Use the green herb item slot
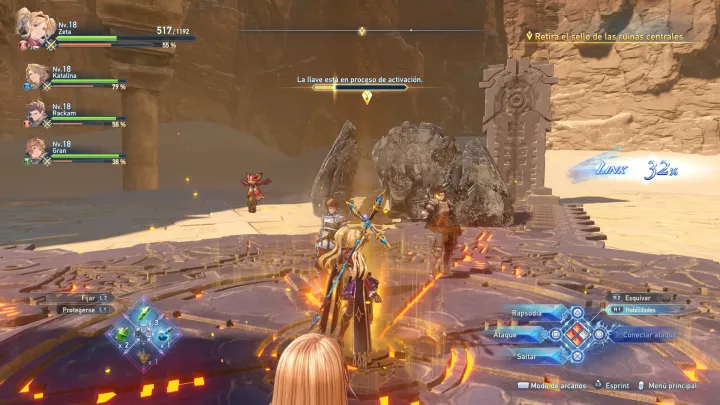The image size is (720, 405). (x=143, y=315)
